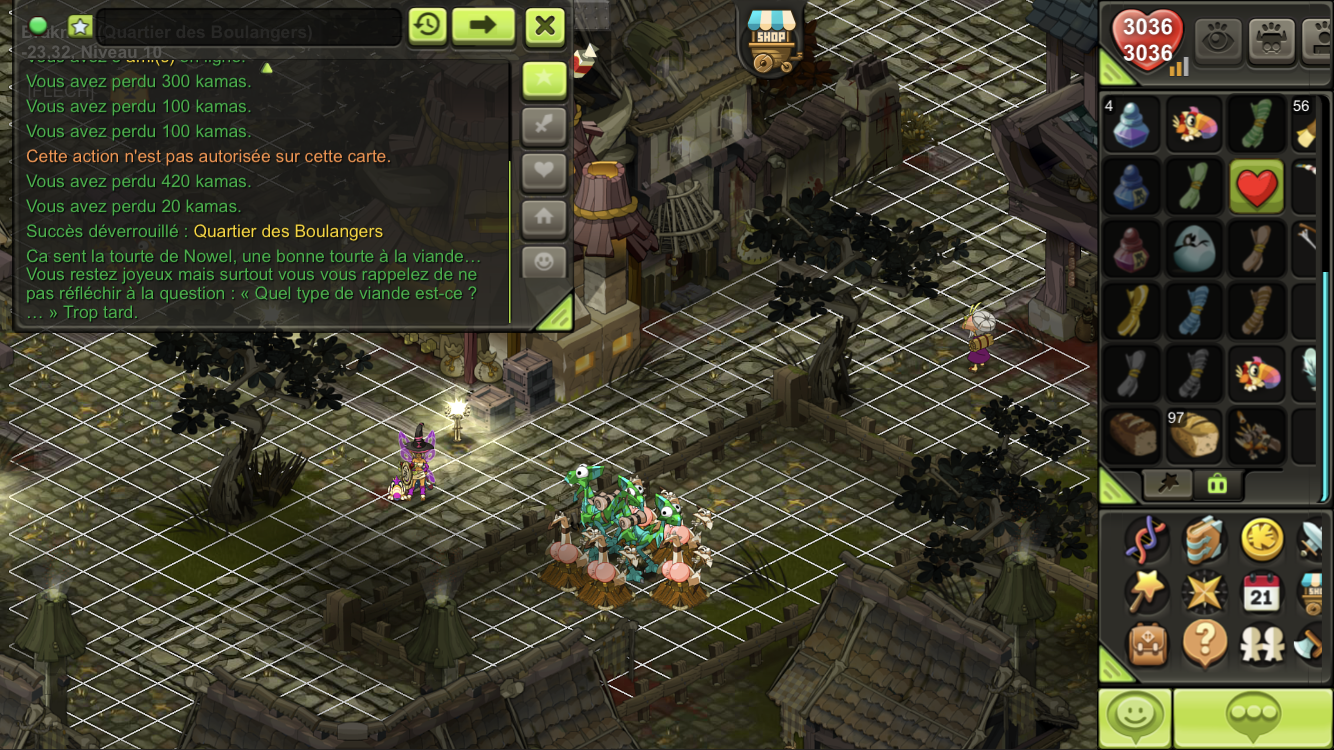Viewport: 1334px width, 750px height.
Task: Open the calendar icon showing 21
Action: [1262, 592]
